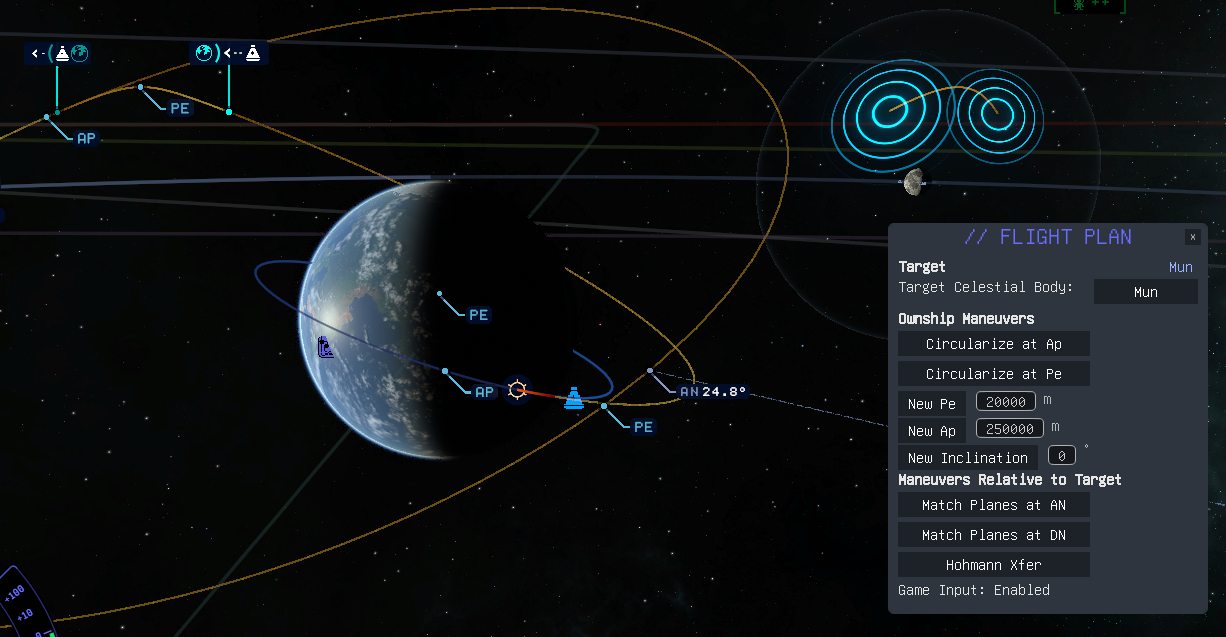The width and height of the screenshot is (1226, 637).
Task: Select the blue capsule vessel marker
Action: pyautogui.click(x=574, y=398)
